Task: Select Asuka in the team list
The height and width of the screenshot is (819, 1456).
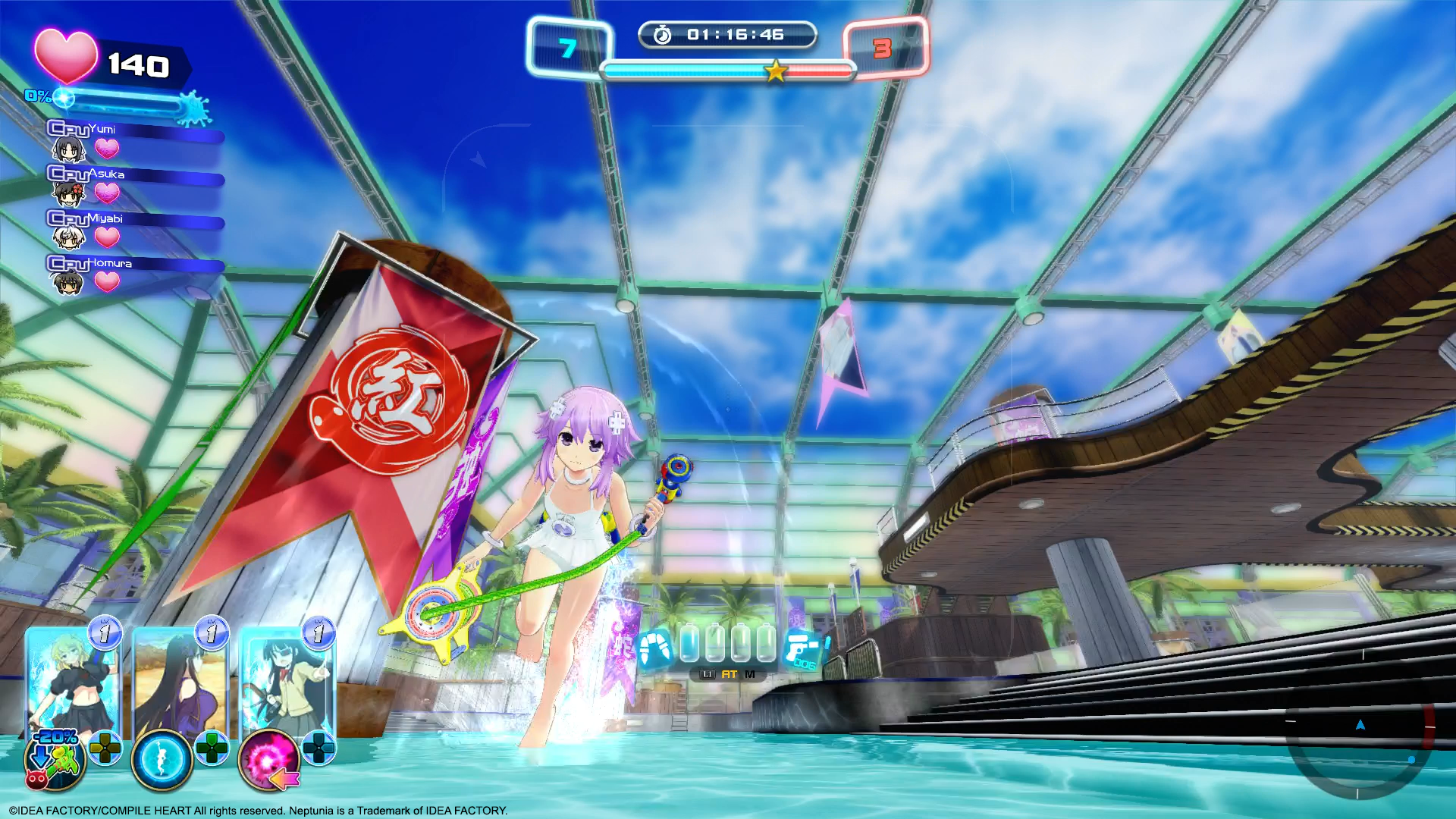Action: pos(68,194)
